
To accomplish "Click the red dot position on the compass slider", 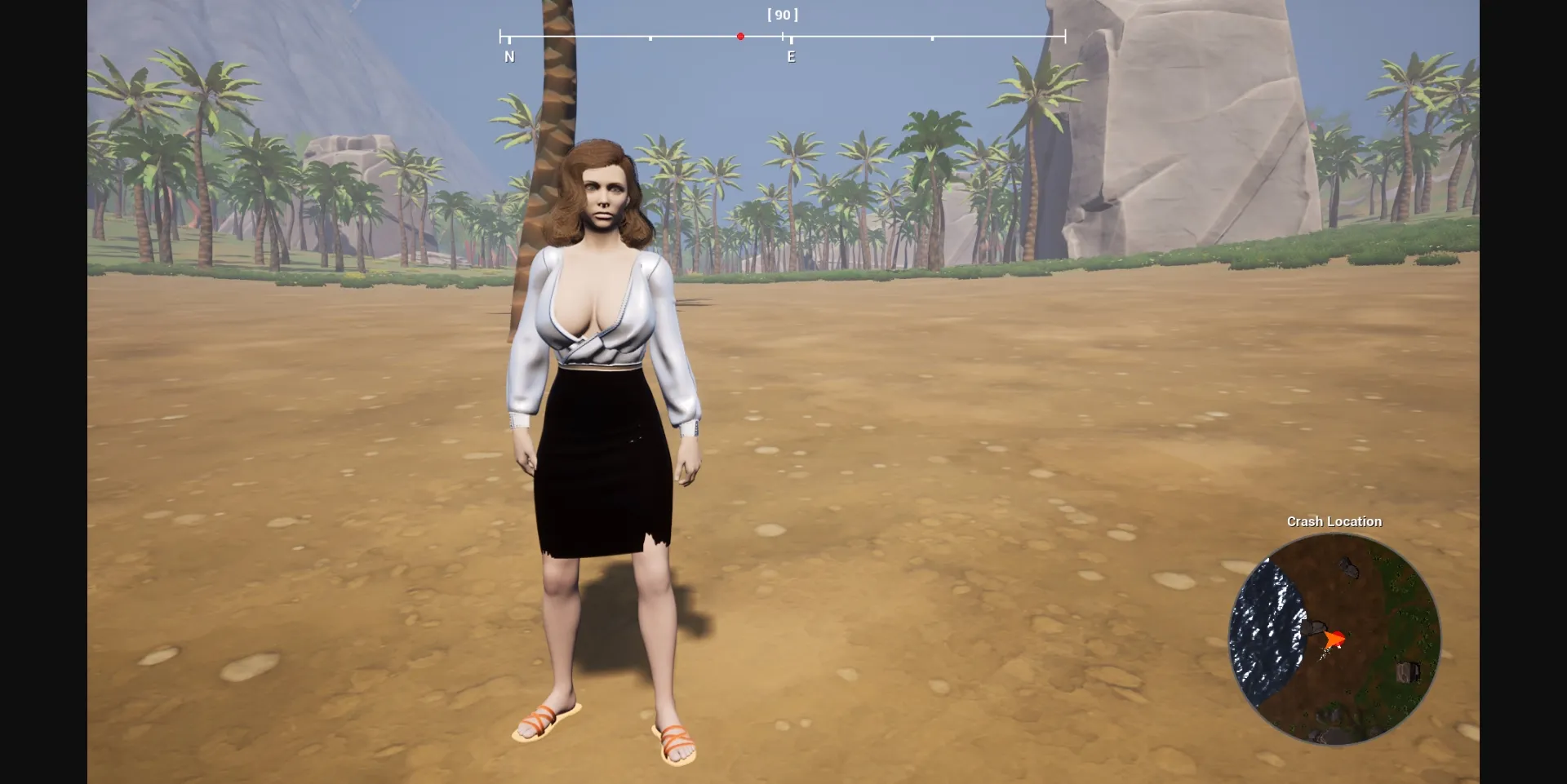I will click(x=740, y=36).
